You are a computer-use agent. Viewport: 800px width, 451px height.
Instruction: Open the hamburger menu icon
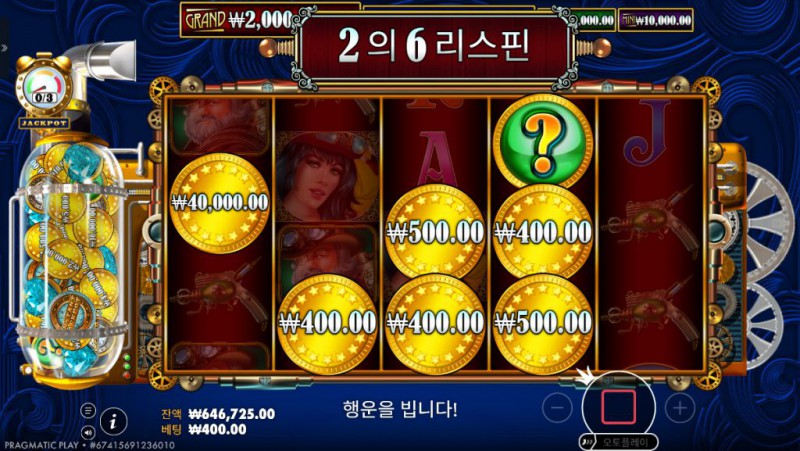pos(88,410)
